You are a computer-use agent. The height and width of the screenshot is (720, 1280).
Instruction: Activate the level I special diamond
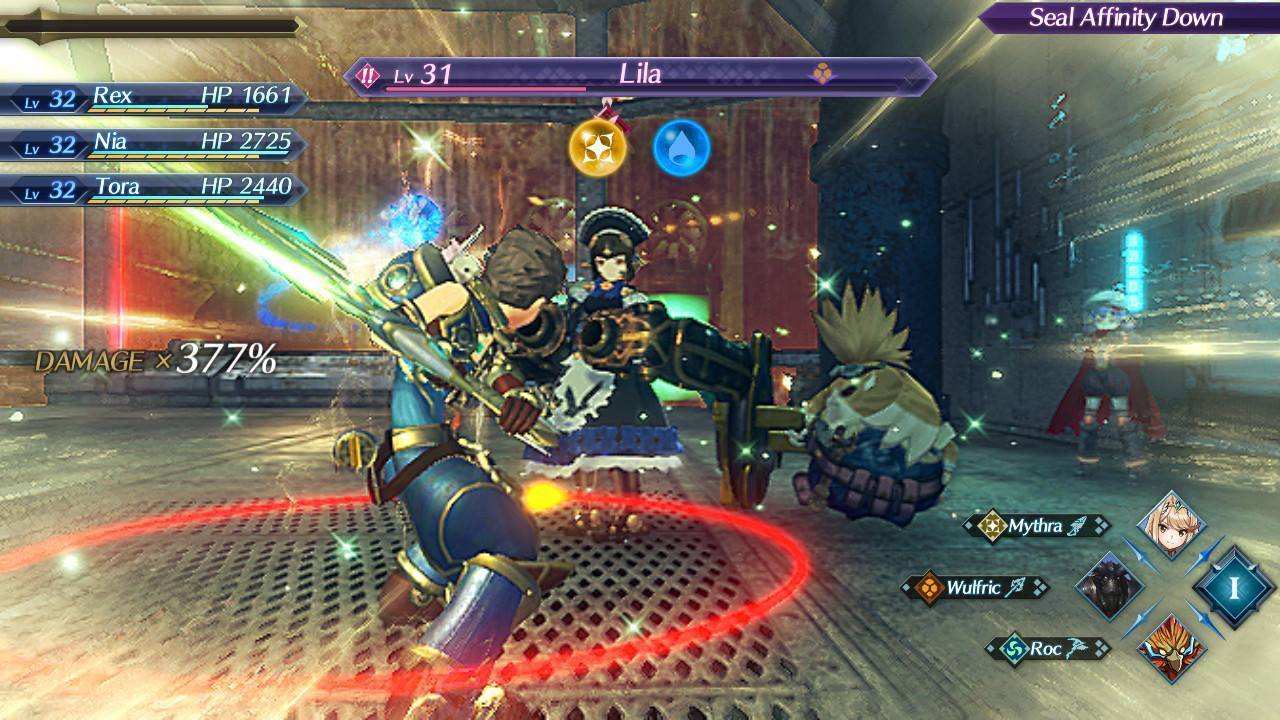coord(1233,587)
